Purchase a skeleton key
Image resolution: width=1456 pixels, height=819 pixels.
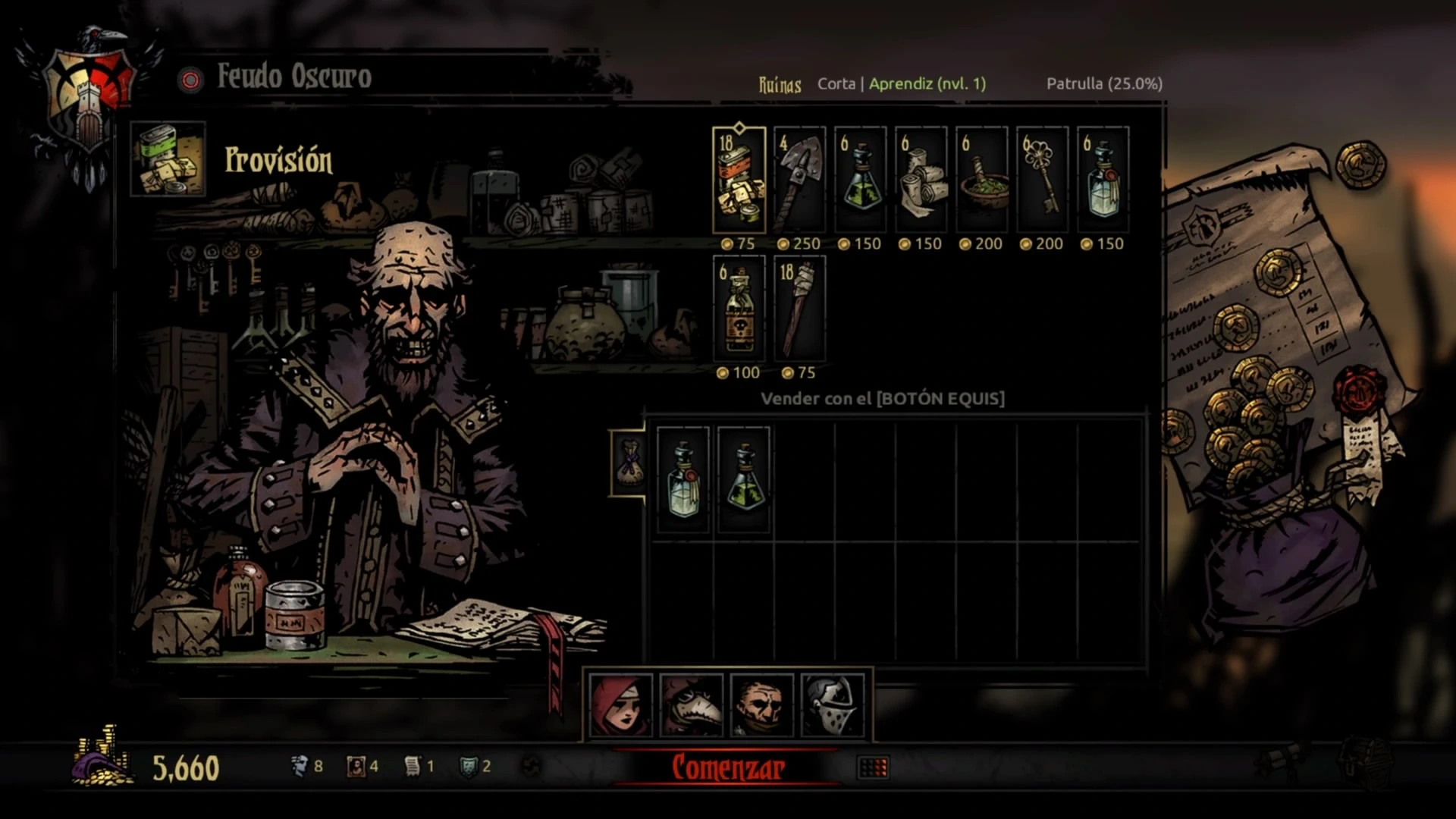(1042, 180)
